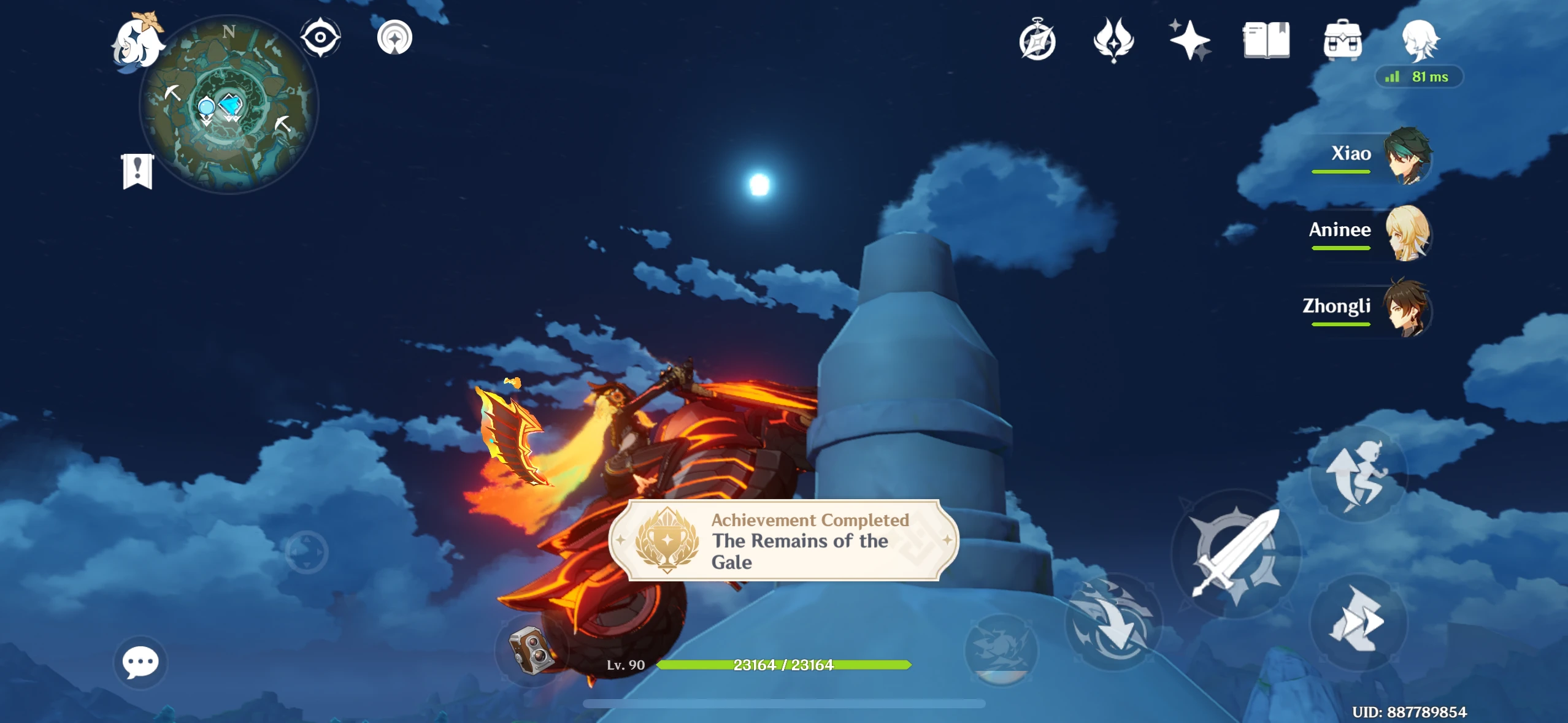Open the events overview compass icon
This screenshot has height=723, width=1568.
(1039, 40)
